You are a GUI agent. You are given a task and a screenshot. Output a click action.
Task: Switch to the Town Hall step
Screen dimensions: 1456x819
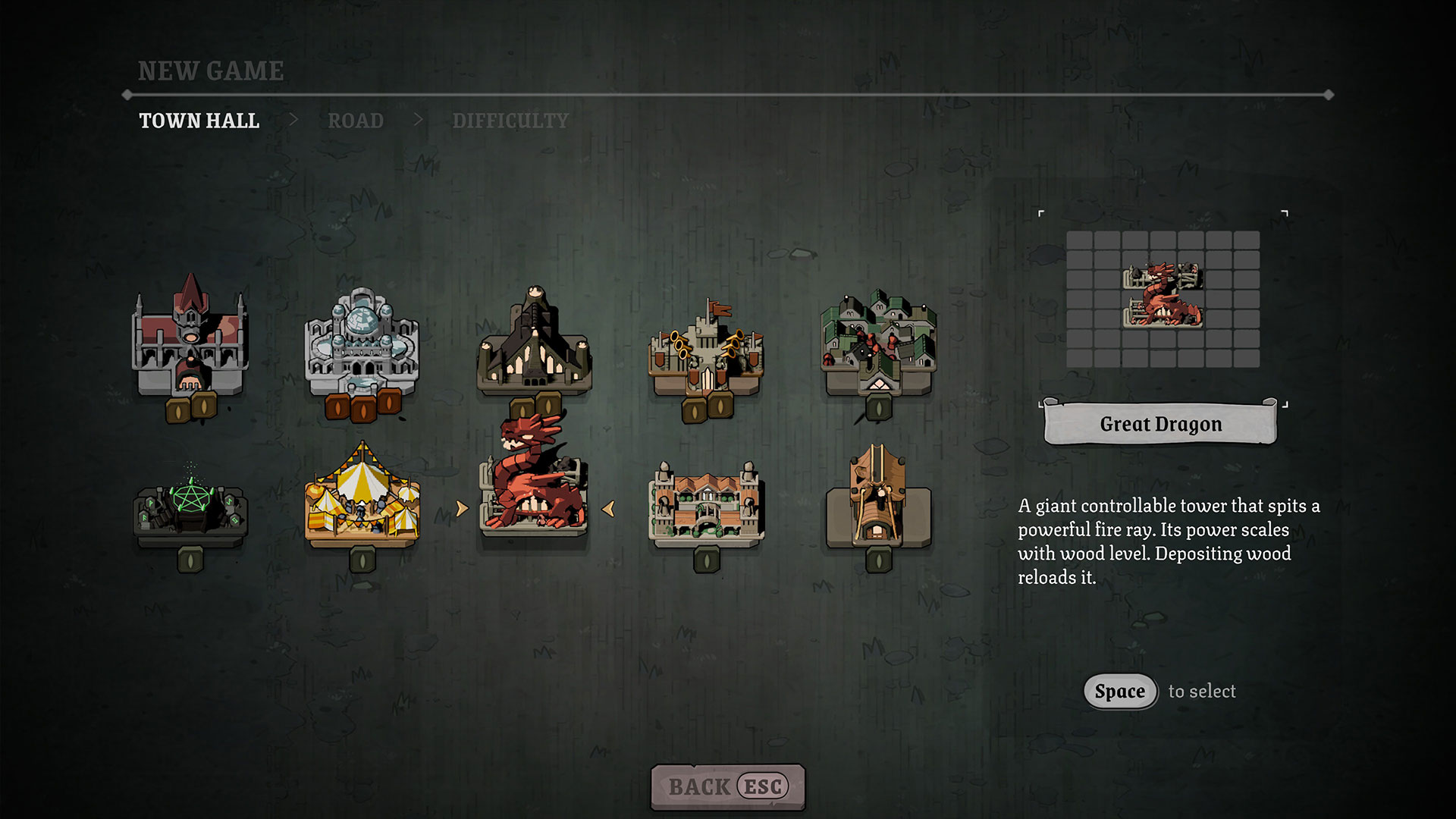point(199,121)
